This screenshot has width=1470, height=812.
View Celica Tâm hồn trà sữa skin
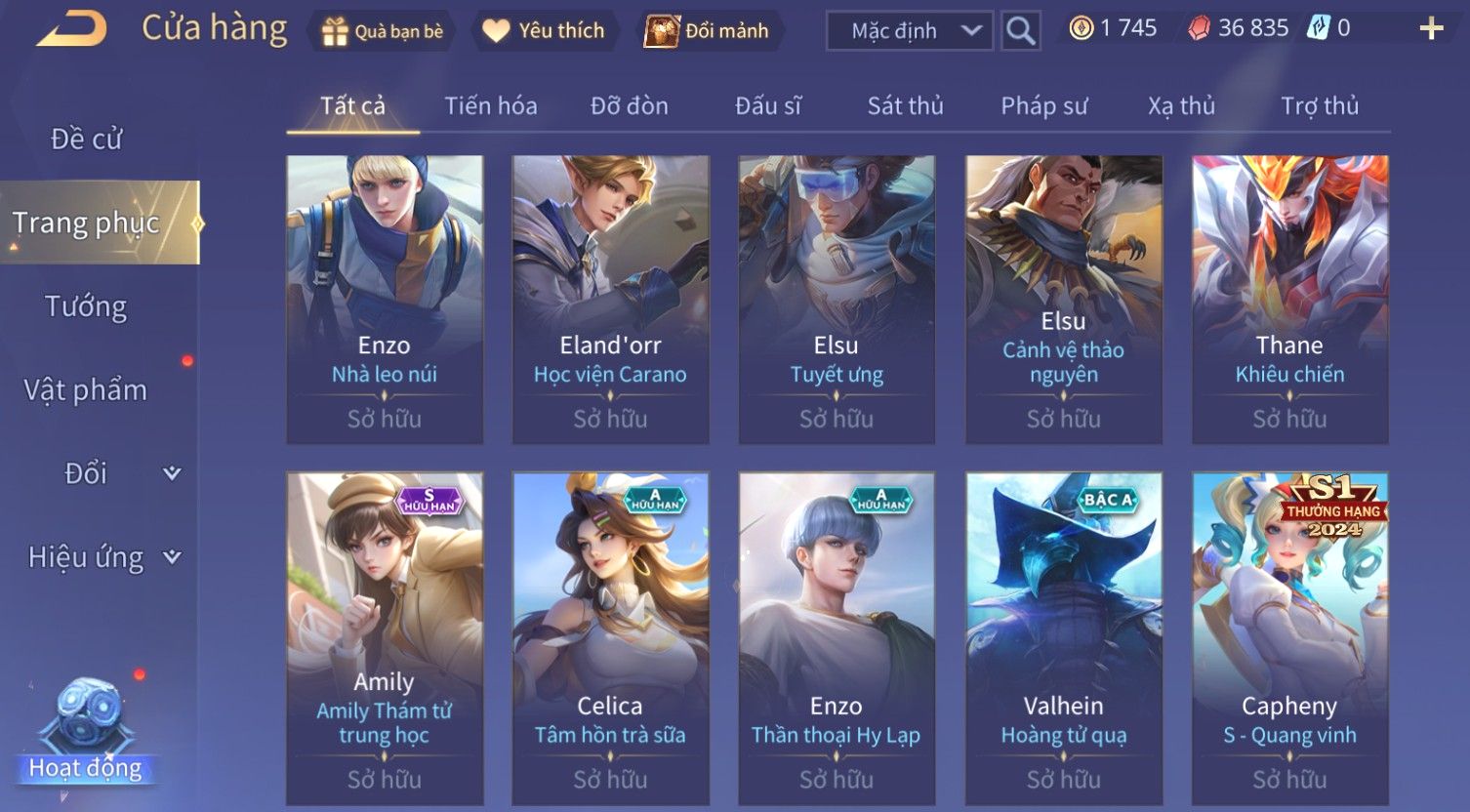pos(610,639)
